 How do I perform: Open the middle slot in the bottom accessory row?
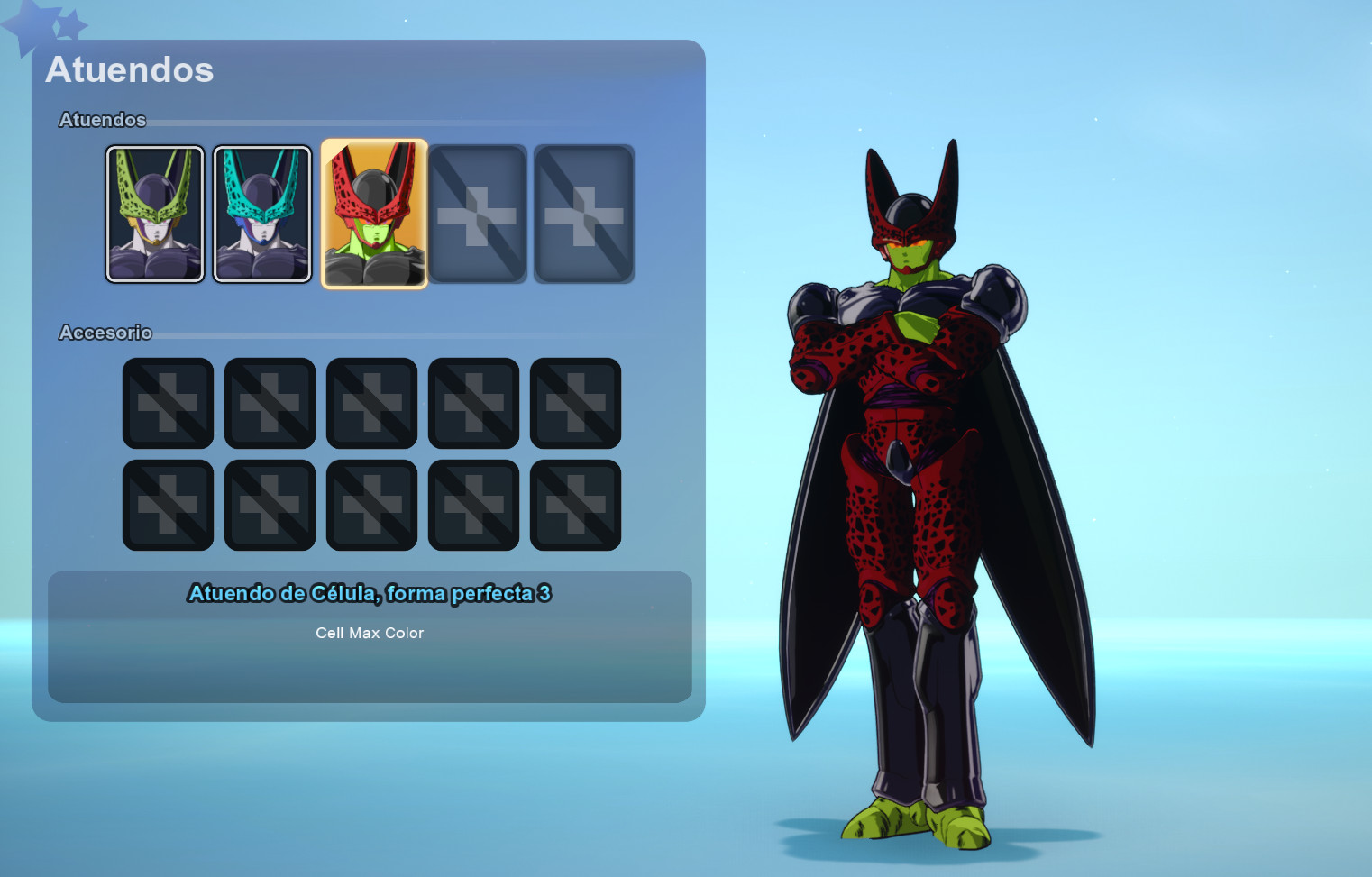tap(371, 504)
